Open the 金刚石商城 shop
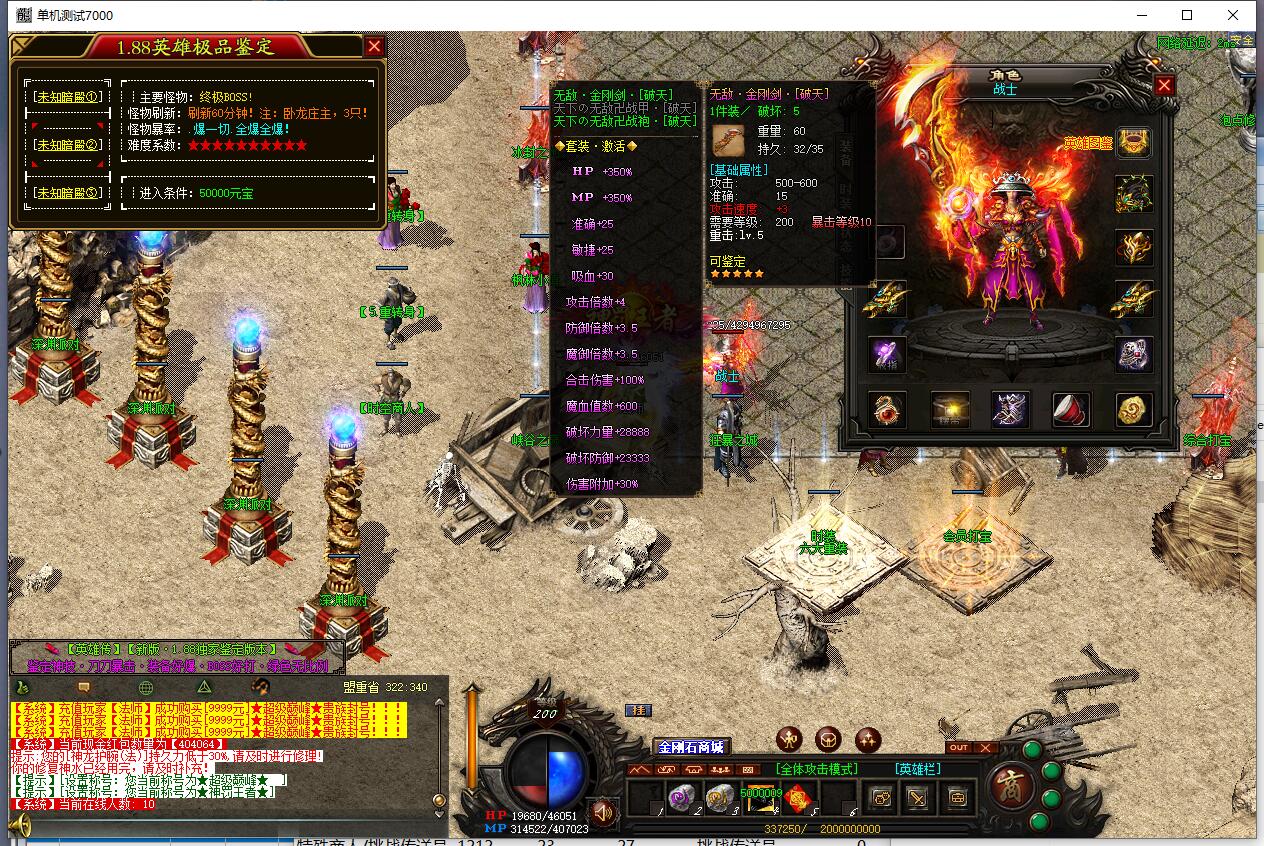The width and height of the screenshot is (1264, 846). (690, 747)
